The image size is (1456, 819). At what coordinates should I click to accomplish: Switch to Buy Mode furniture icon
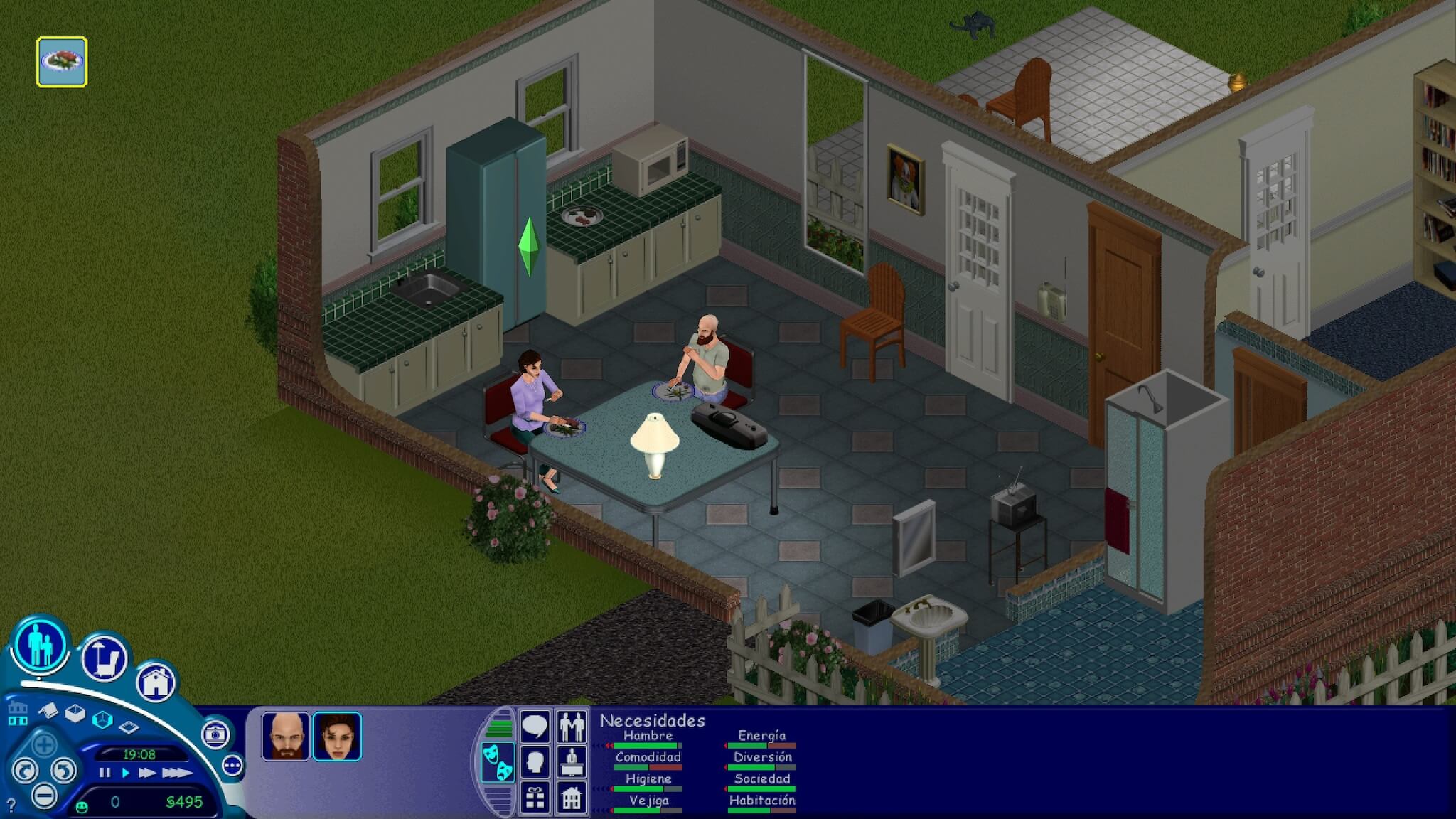click(103, 656)
